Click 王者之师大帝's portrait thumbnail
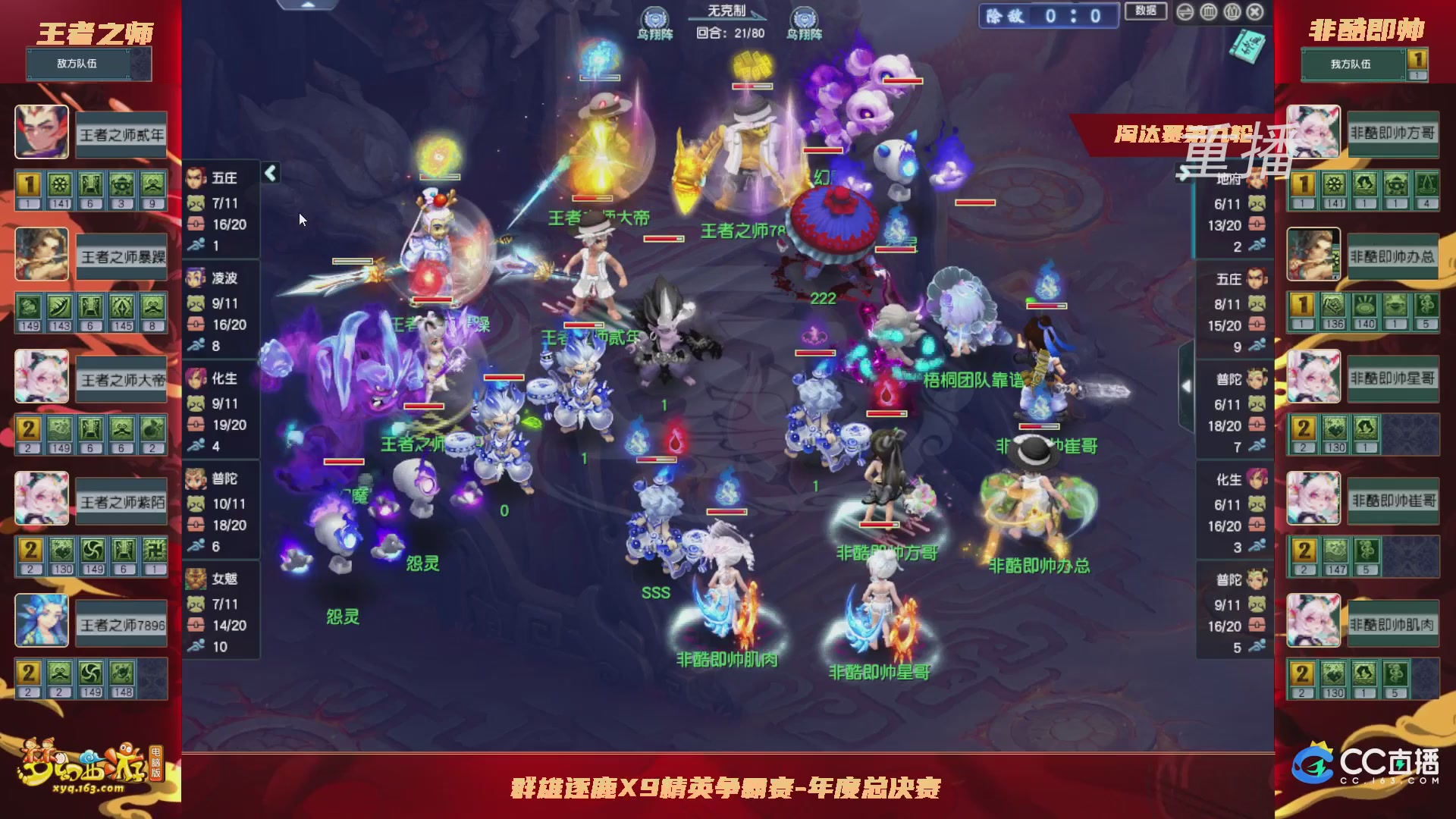Viewport: 1456px width, 819px height. [42, 377]
